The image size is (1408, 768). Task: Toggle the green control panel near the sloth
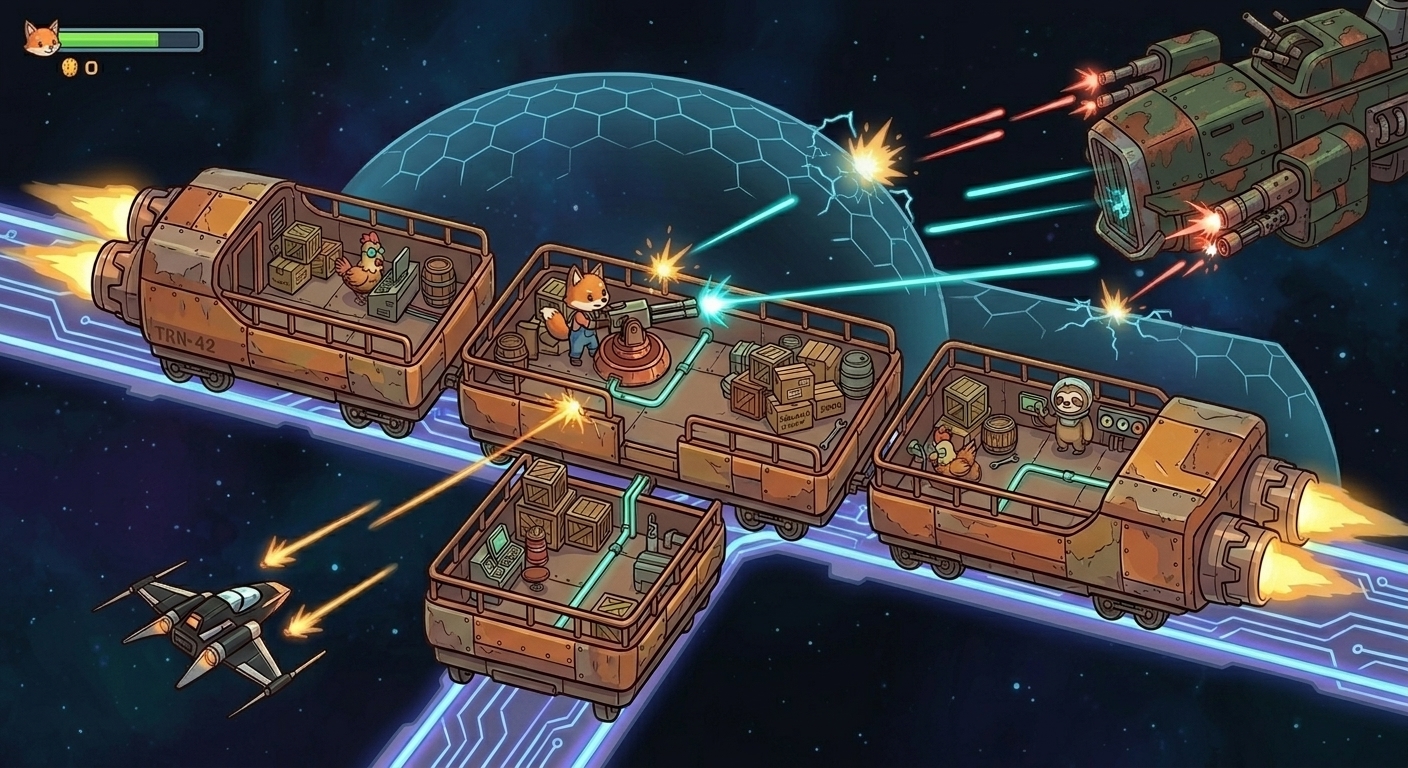point(1033,402)
